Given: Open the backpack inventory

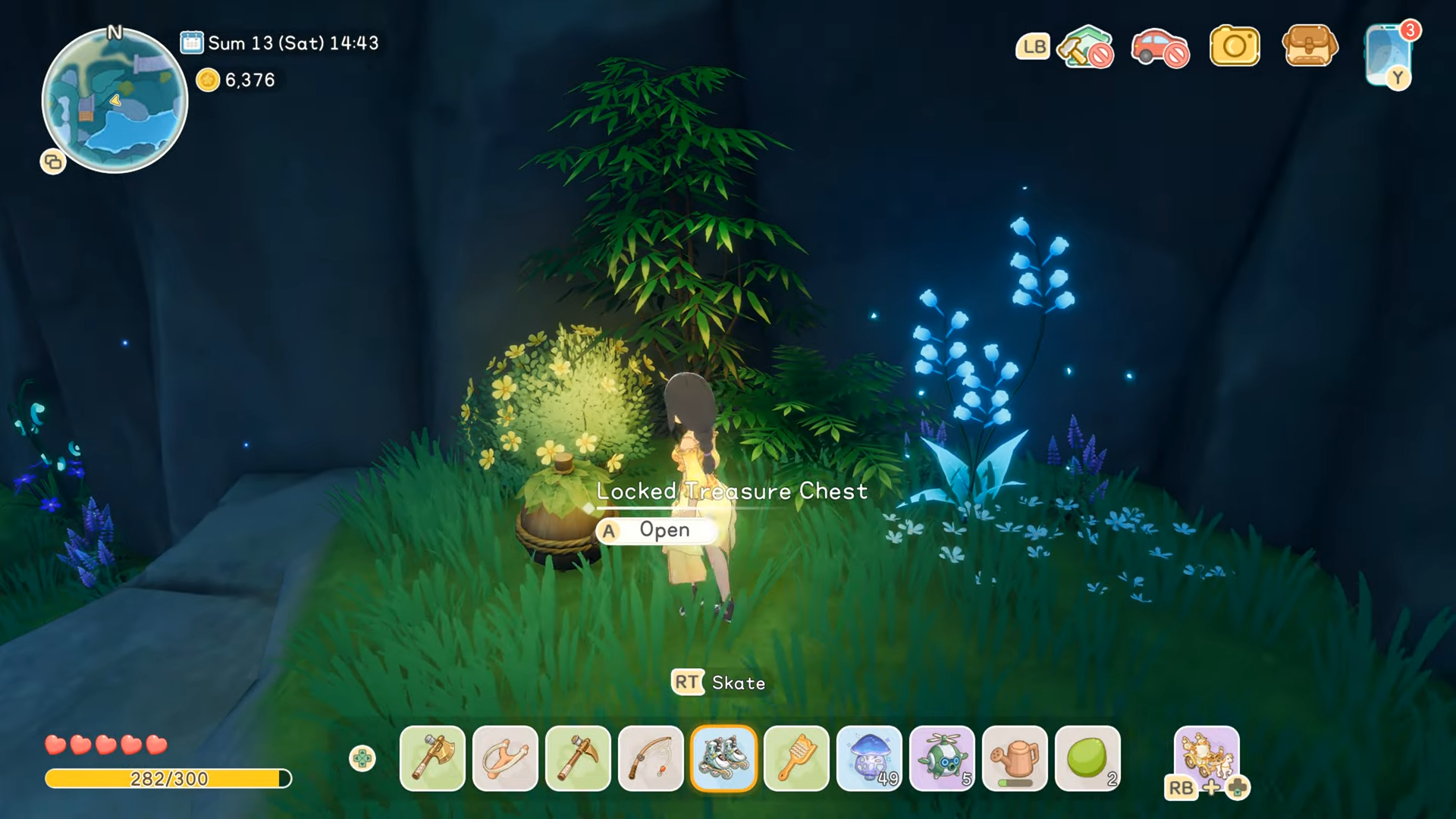Looking at the screenshot, I should tap(1310, 45).
